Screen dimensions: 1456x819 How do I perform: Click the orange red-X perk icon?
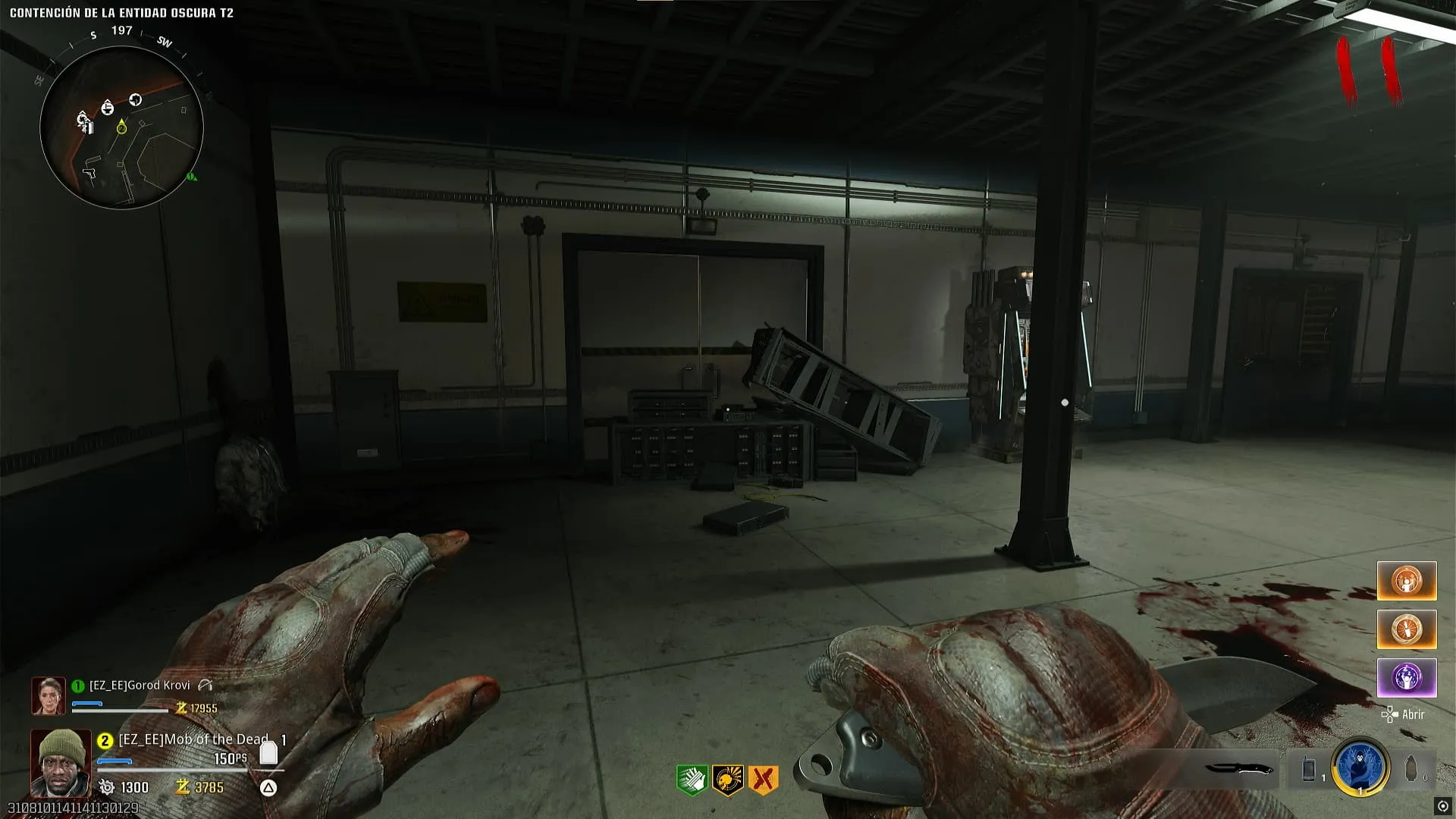tap(763, 780)
